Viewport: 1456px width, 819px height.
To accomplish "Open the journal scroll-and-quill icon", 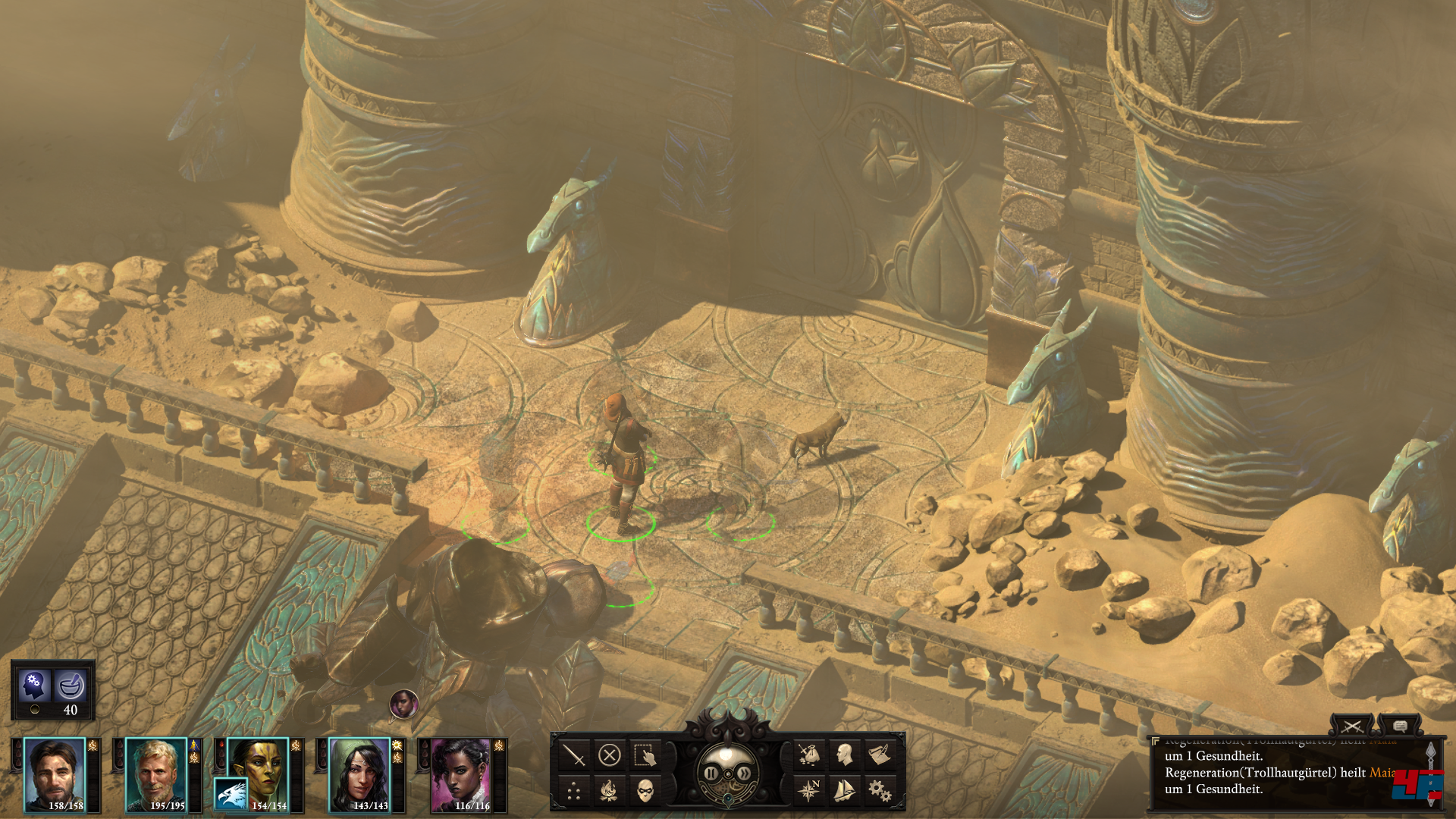I will click(880, 755).
